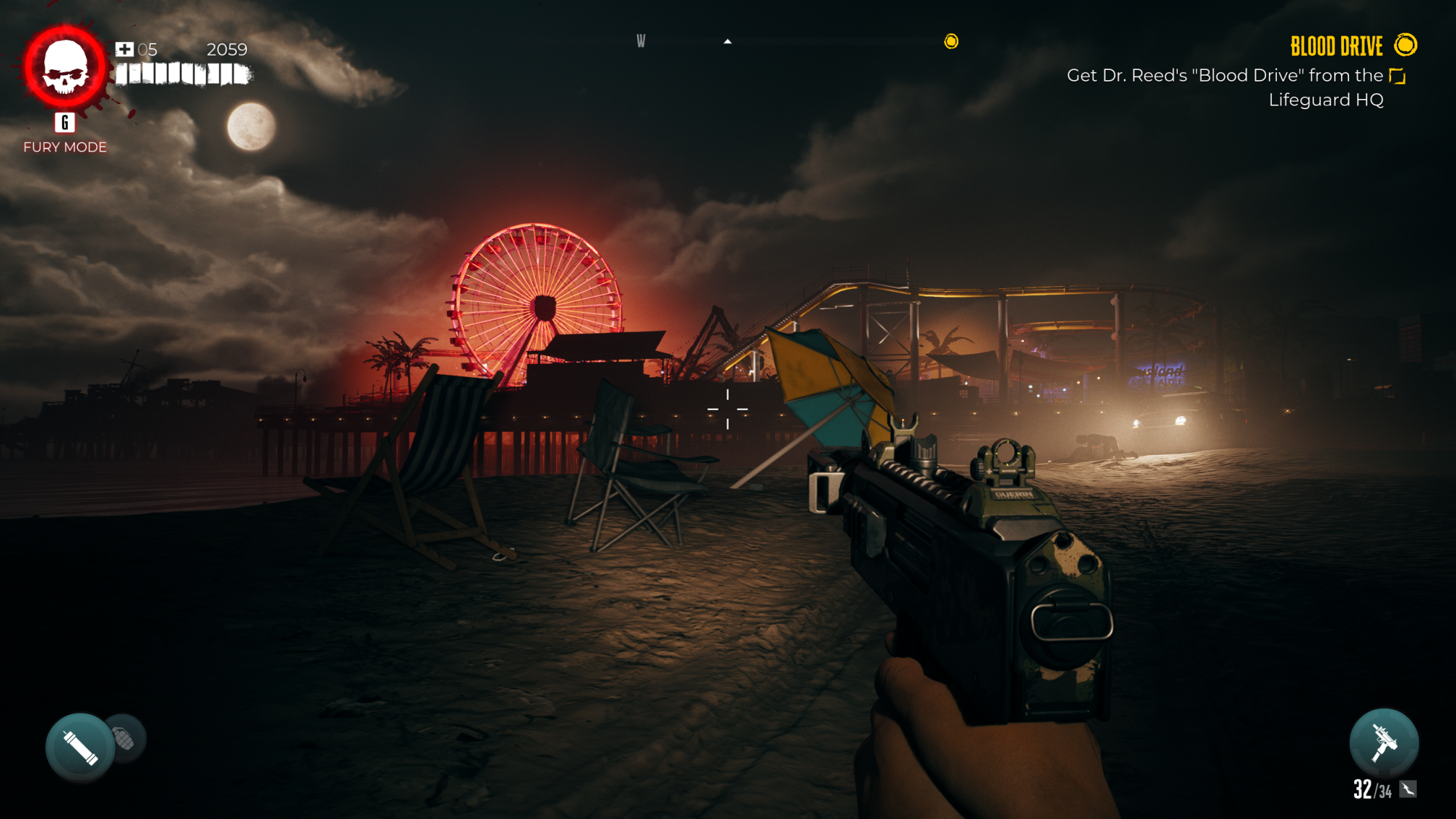Select the equipped submachine gun icon
Screen dimensions: 1456x819
pyautogui.click(x=1383, y=743)
